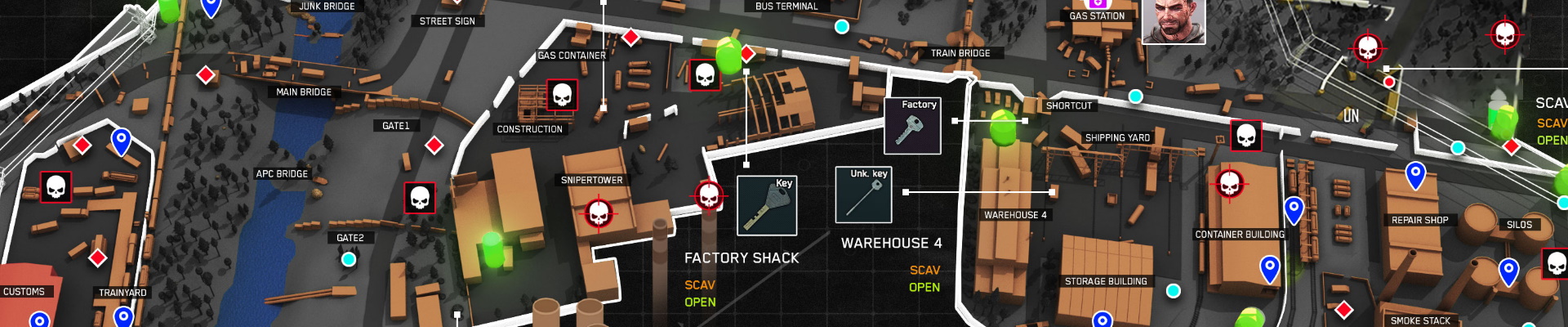1568x327 pixels.
Task: Click the Unk. key icon
Action: click(x=863, y=195)
